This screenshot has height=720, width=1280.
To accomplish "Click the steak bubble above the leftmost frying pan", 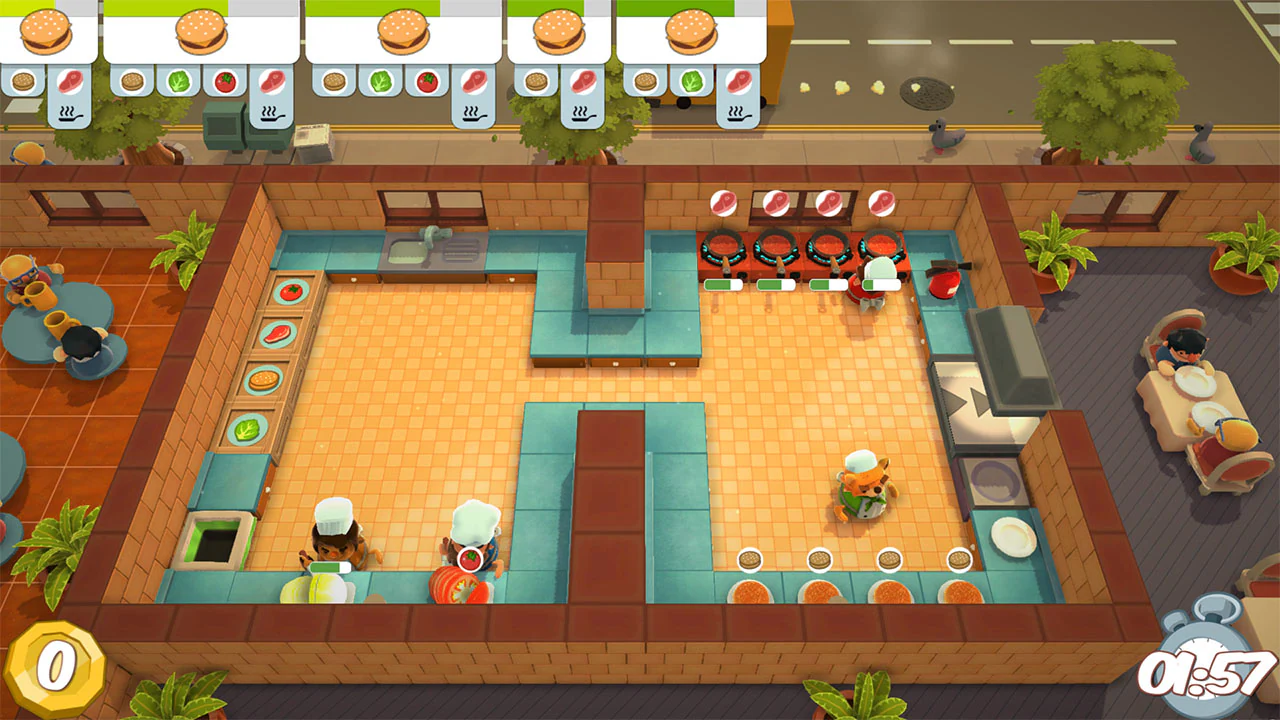I will click(x=724, y=204).
